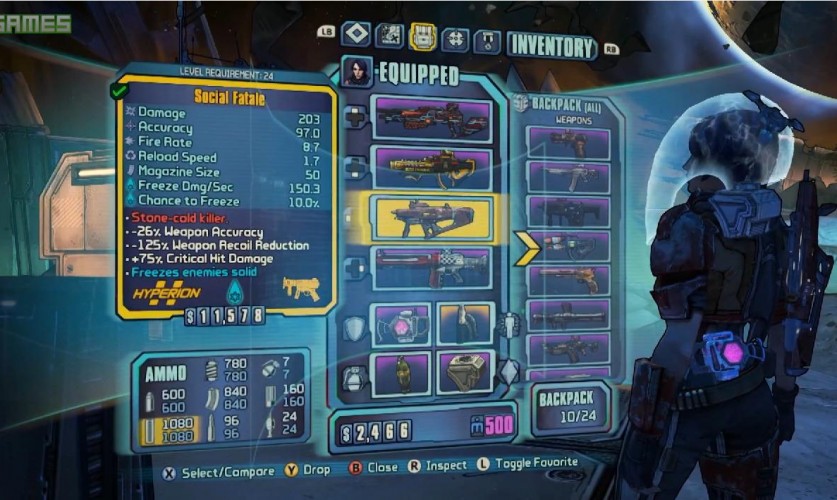This screenshot has width=837, height=500.
Task: Pick the backpack weapon beside the yellow arrow
Action: (x=568, y=246)
